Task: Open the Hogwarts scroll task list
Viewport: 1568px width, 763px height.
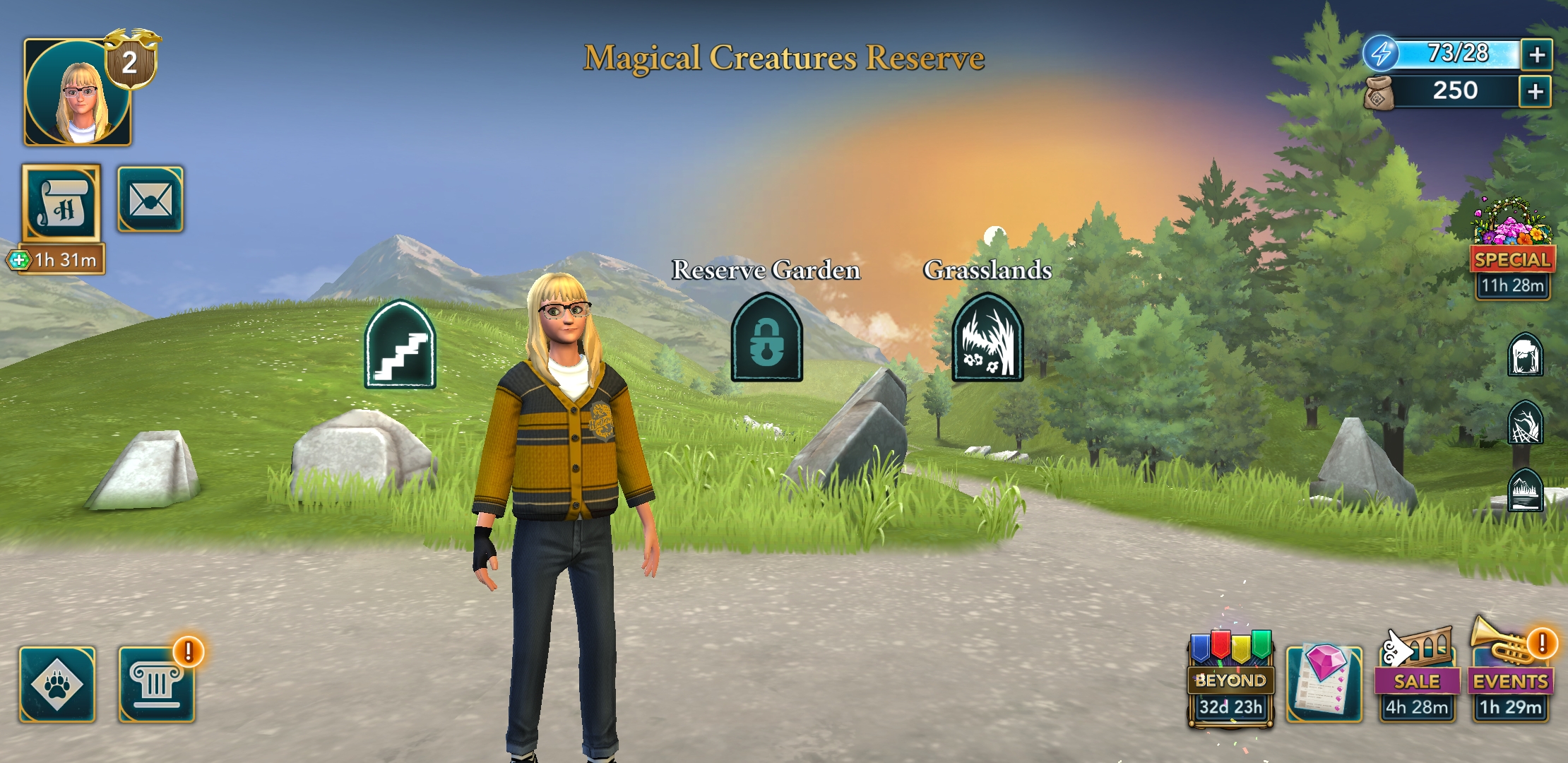Action: pos(61,203)
